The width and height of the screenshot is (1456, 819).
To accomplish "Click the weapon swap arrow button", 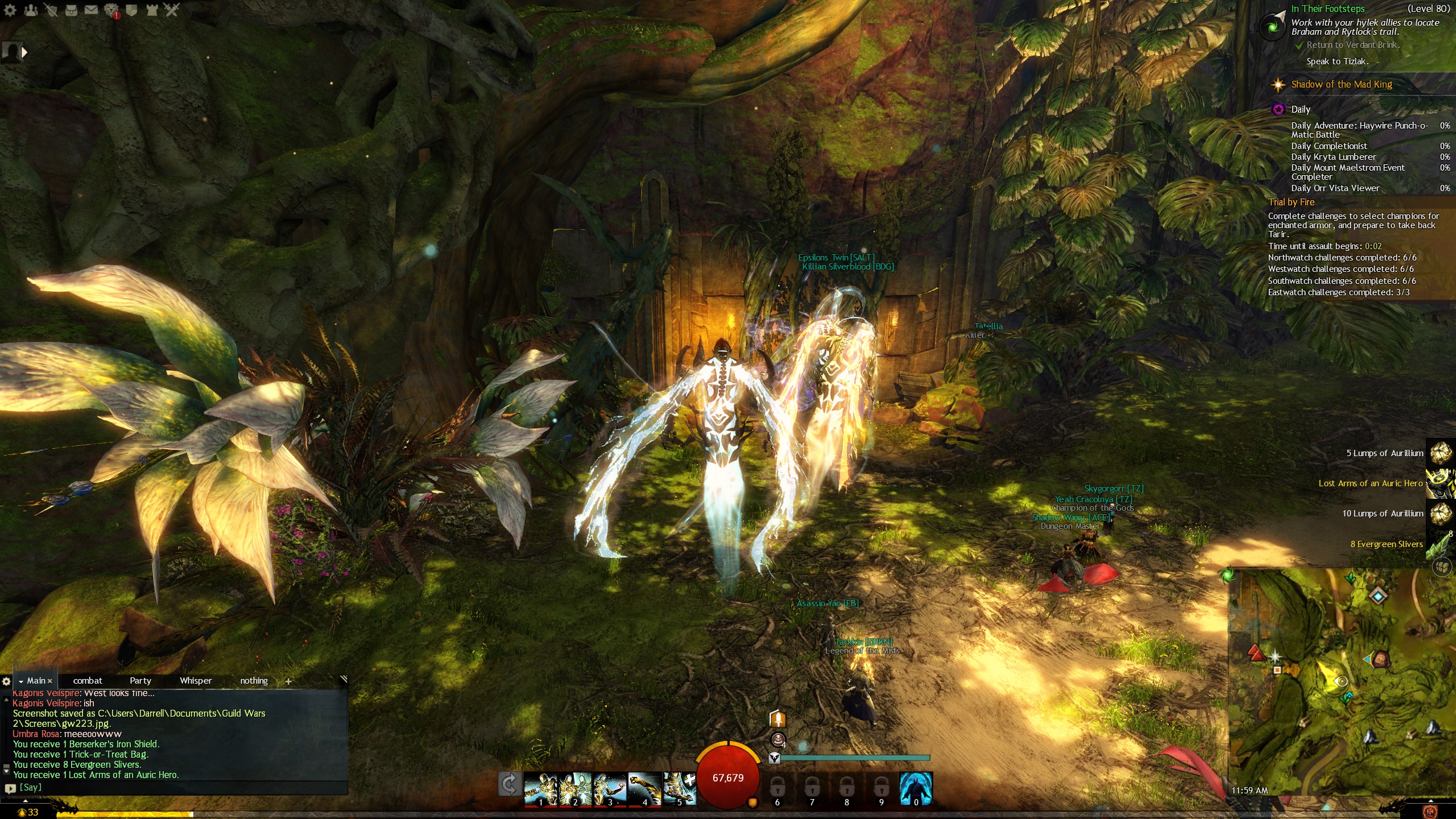I will (509, 785).
